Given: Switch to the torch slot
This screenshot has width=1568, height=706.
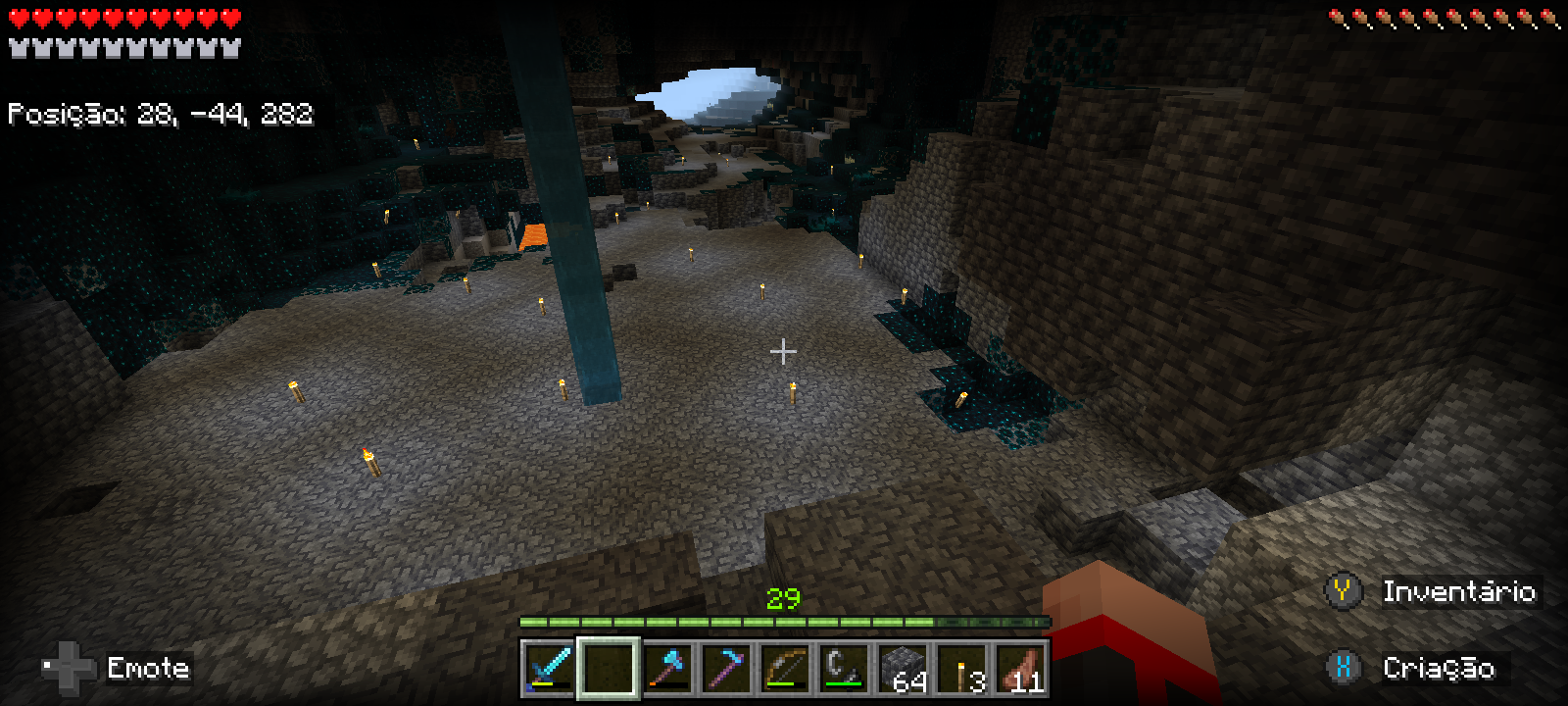Looking at the screenshot, I should point(961,669).
